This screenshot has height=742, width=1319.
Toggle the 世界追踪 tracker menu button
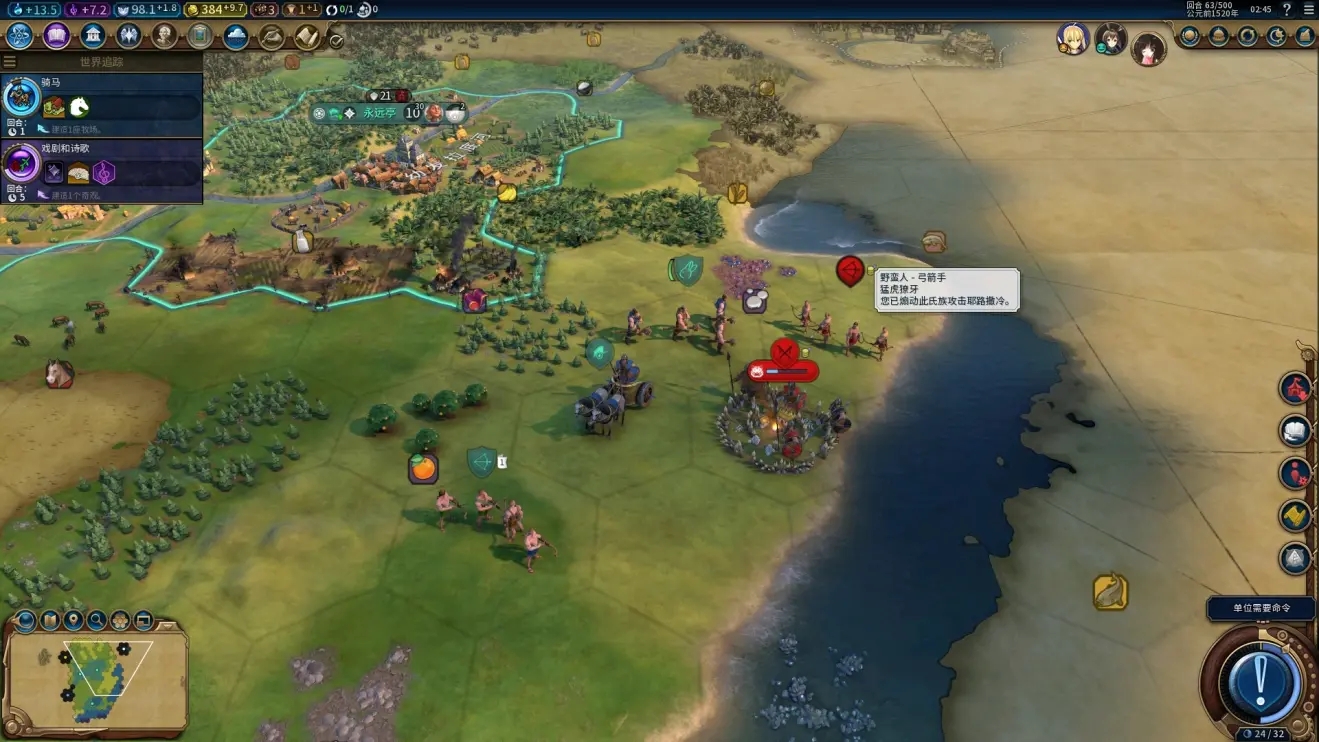[x=10, y=62]
